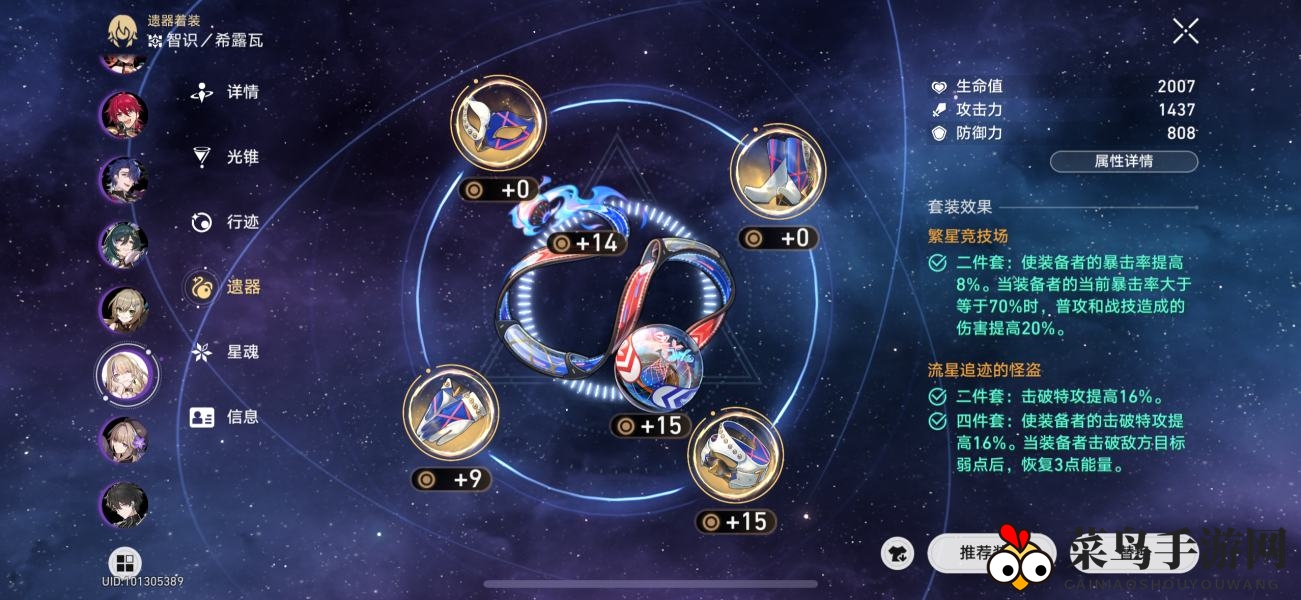Select the +0 head relic slot
Image resolution: width=1301 pixels, height=600 pixels.
pyautogui.click(x=498, y=125)
